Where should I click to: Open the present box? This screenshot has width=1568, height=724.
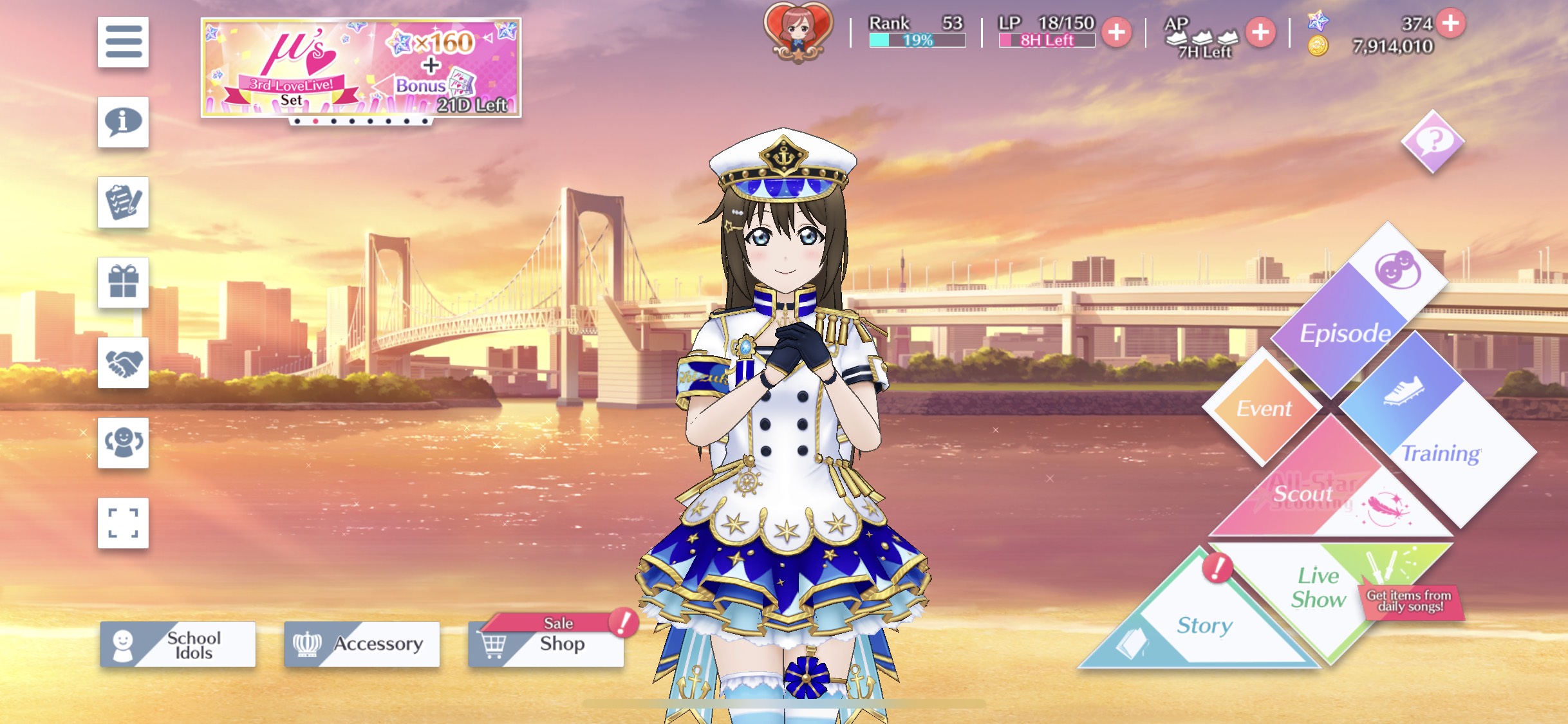click(x=123, y=283)
